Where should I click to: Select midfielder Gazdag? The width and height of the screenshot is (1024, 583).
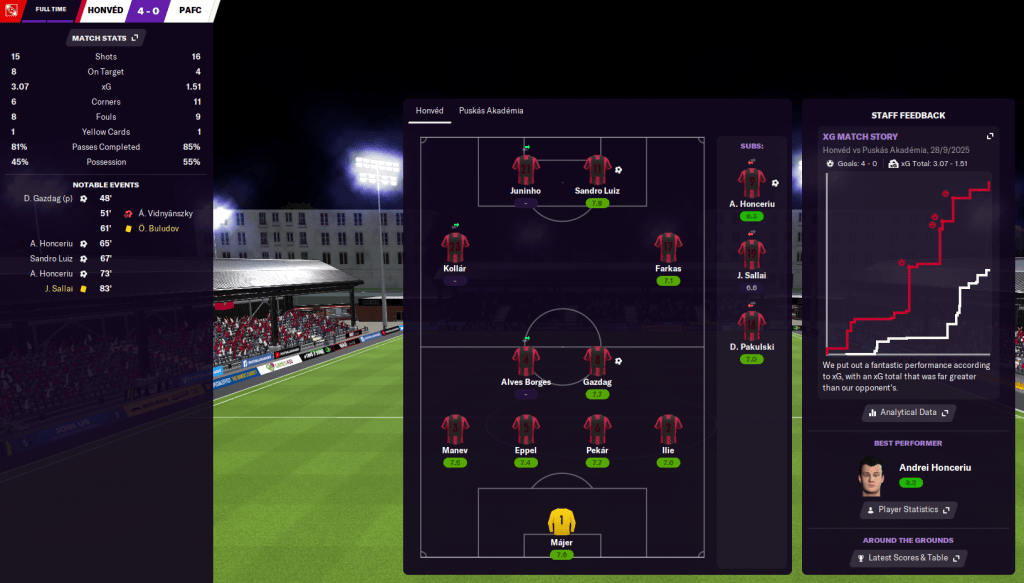pos(596,363)
